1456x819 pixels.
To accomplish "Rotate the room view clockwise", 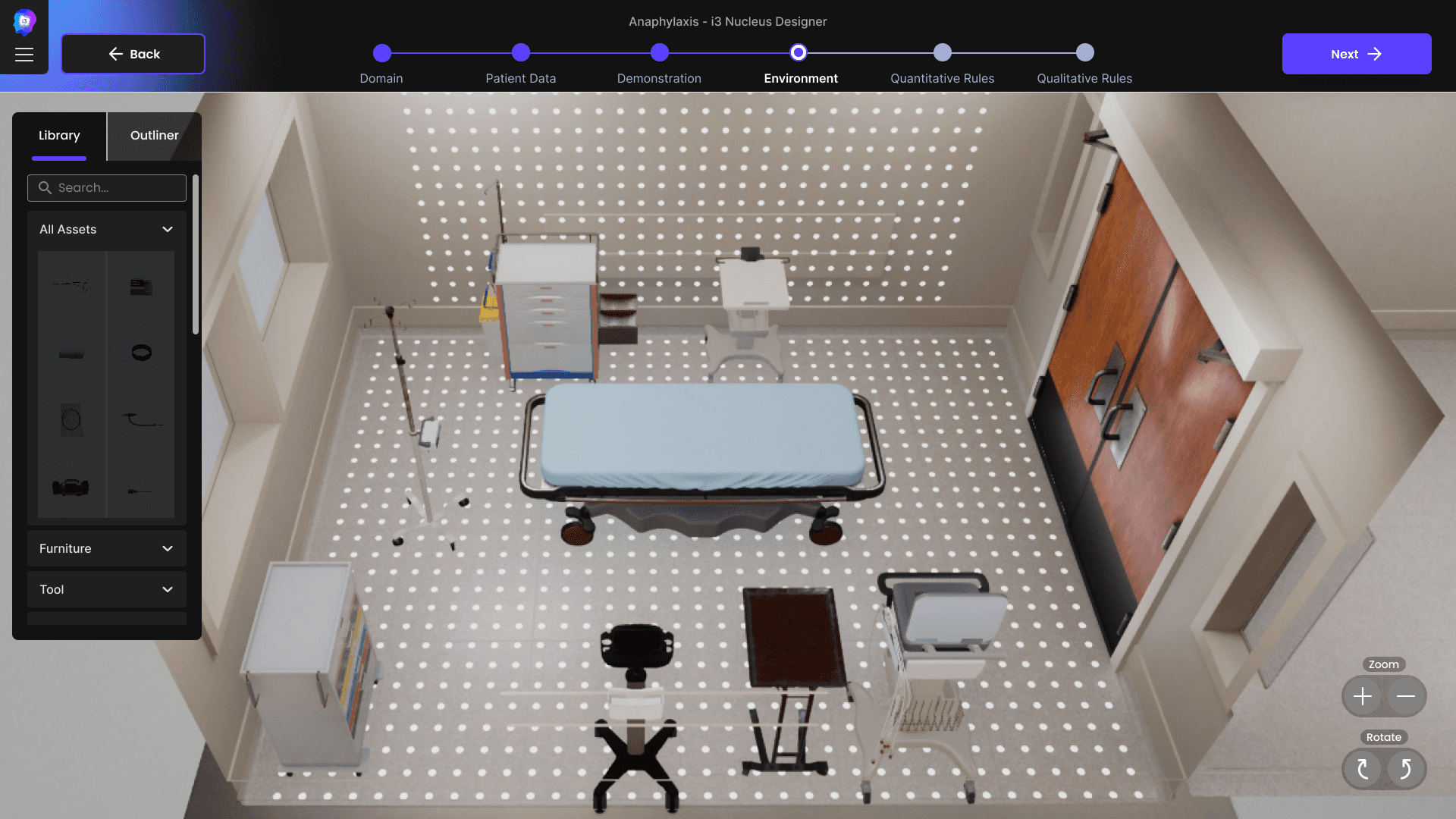I will point(1363,769).
